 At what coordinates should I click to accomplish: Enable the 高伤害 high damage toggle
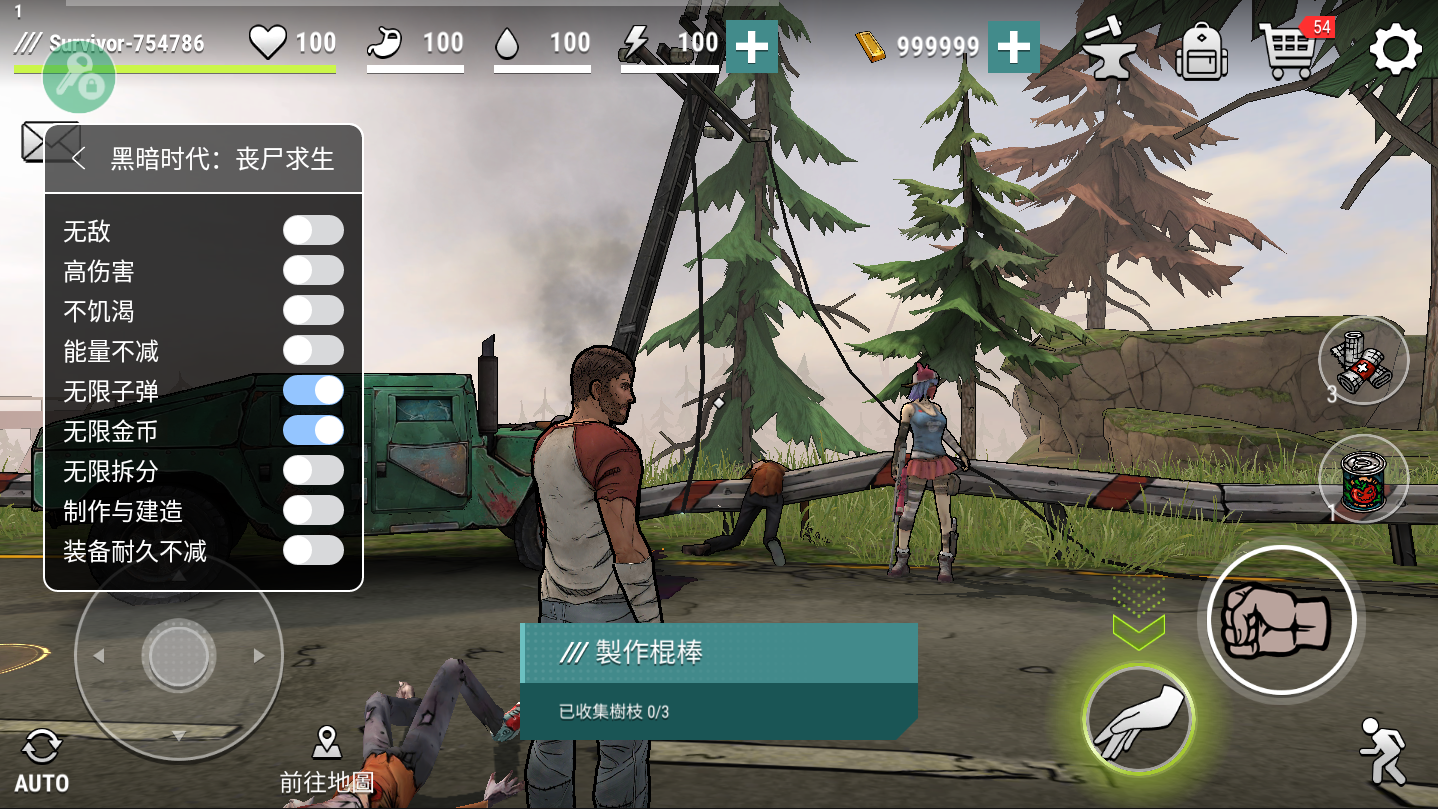[313, 270]
